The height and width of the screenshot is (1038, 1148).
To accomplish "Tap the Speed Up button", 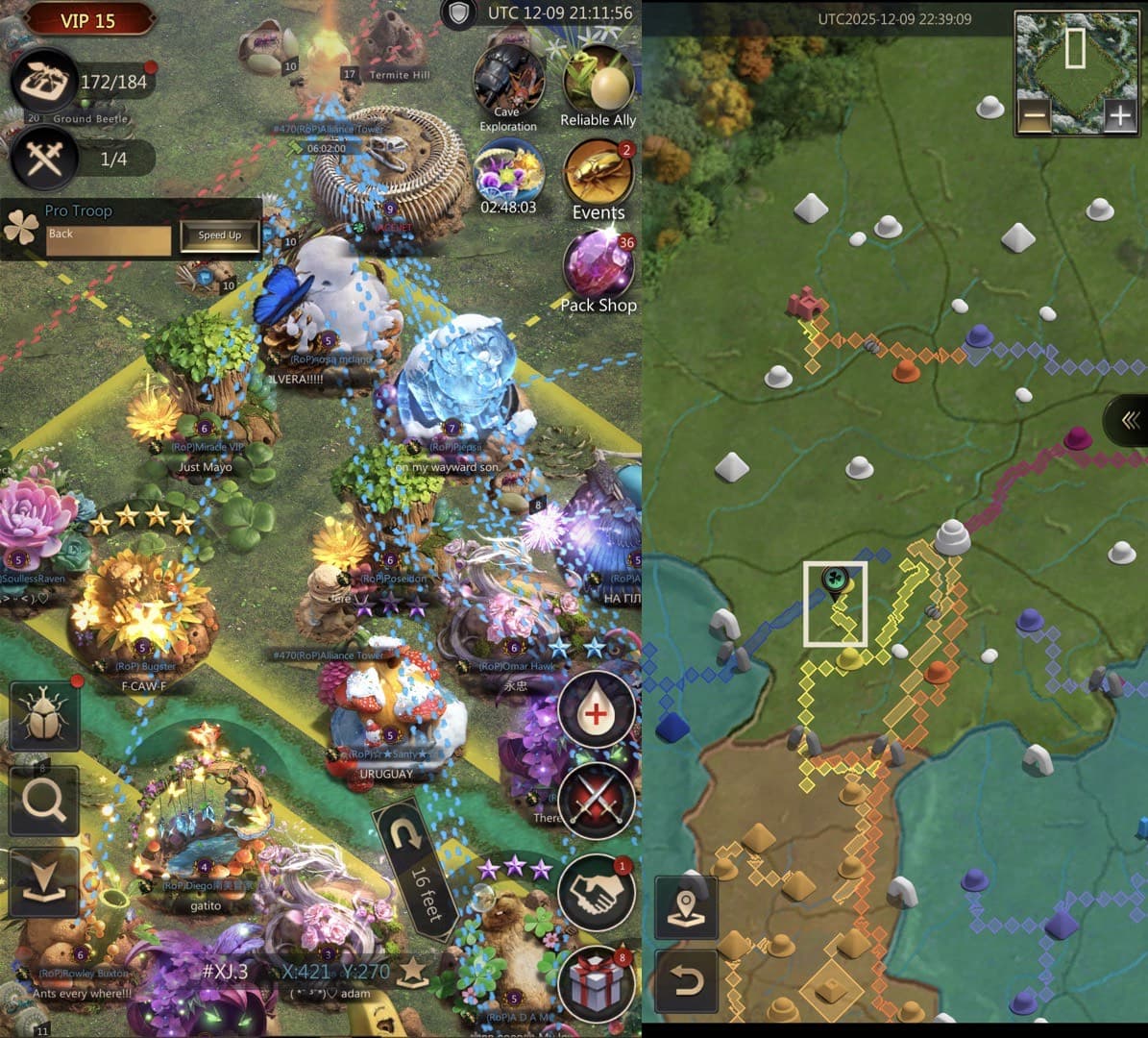I will (x=220, y=235).
